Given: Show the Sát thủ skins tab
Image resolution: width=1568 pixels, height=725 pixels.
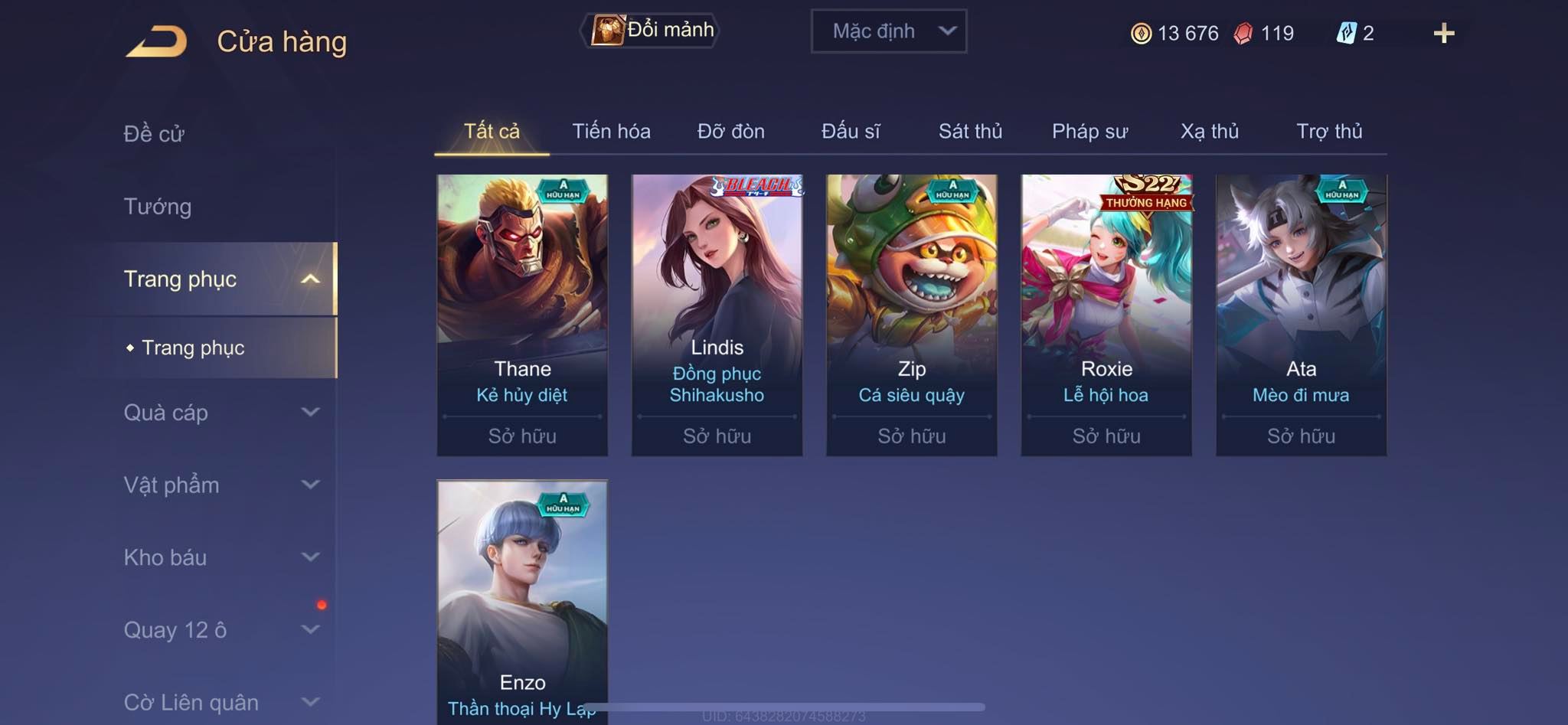Looking at the screenshot, I should tap(970, 131).
